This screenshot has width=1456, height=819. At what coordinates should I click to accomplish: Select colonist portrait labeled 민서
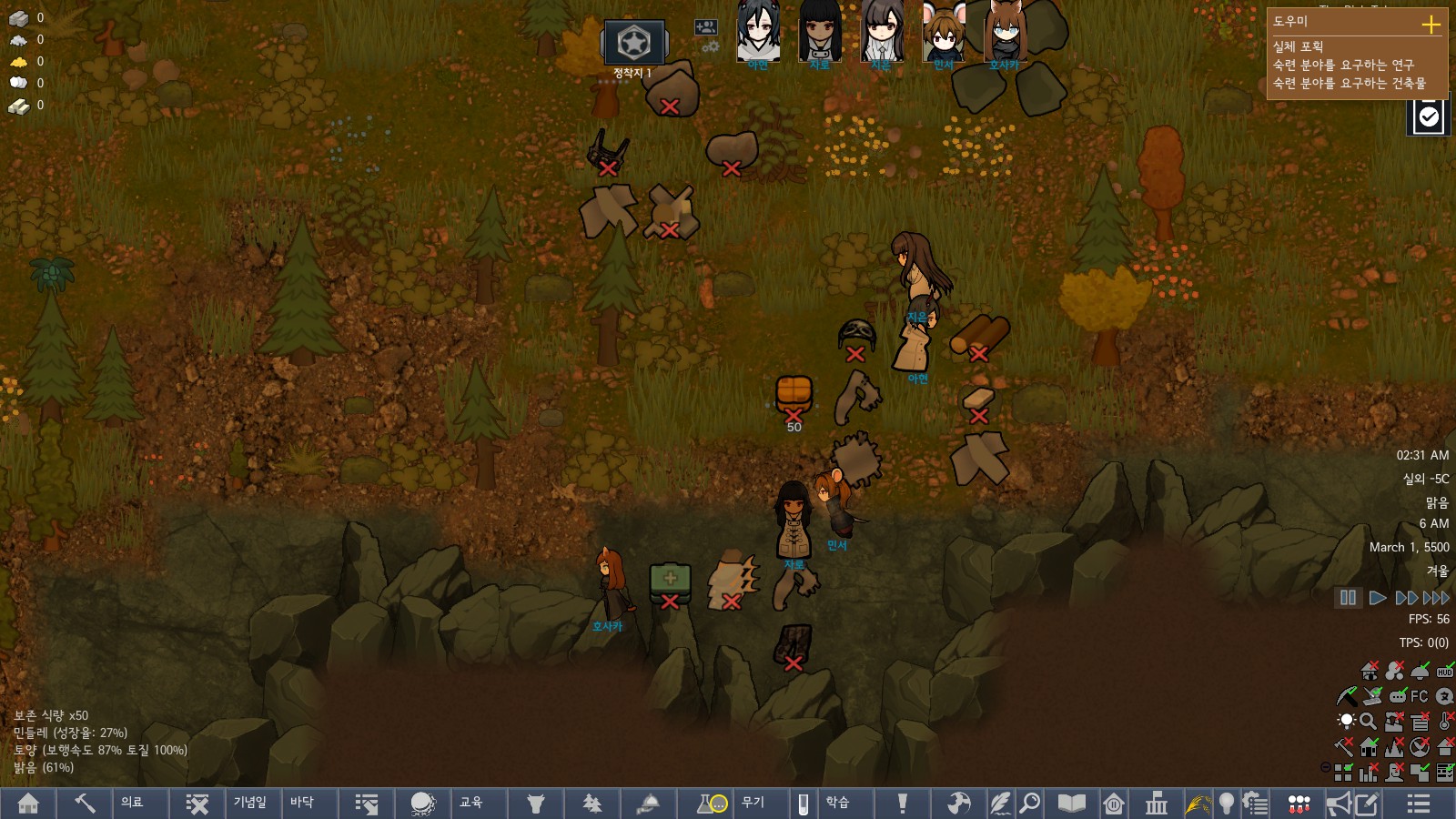coord(944,35)
